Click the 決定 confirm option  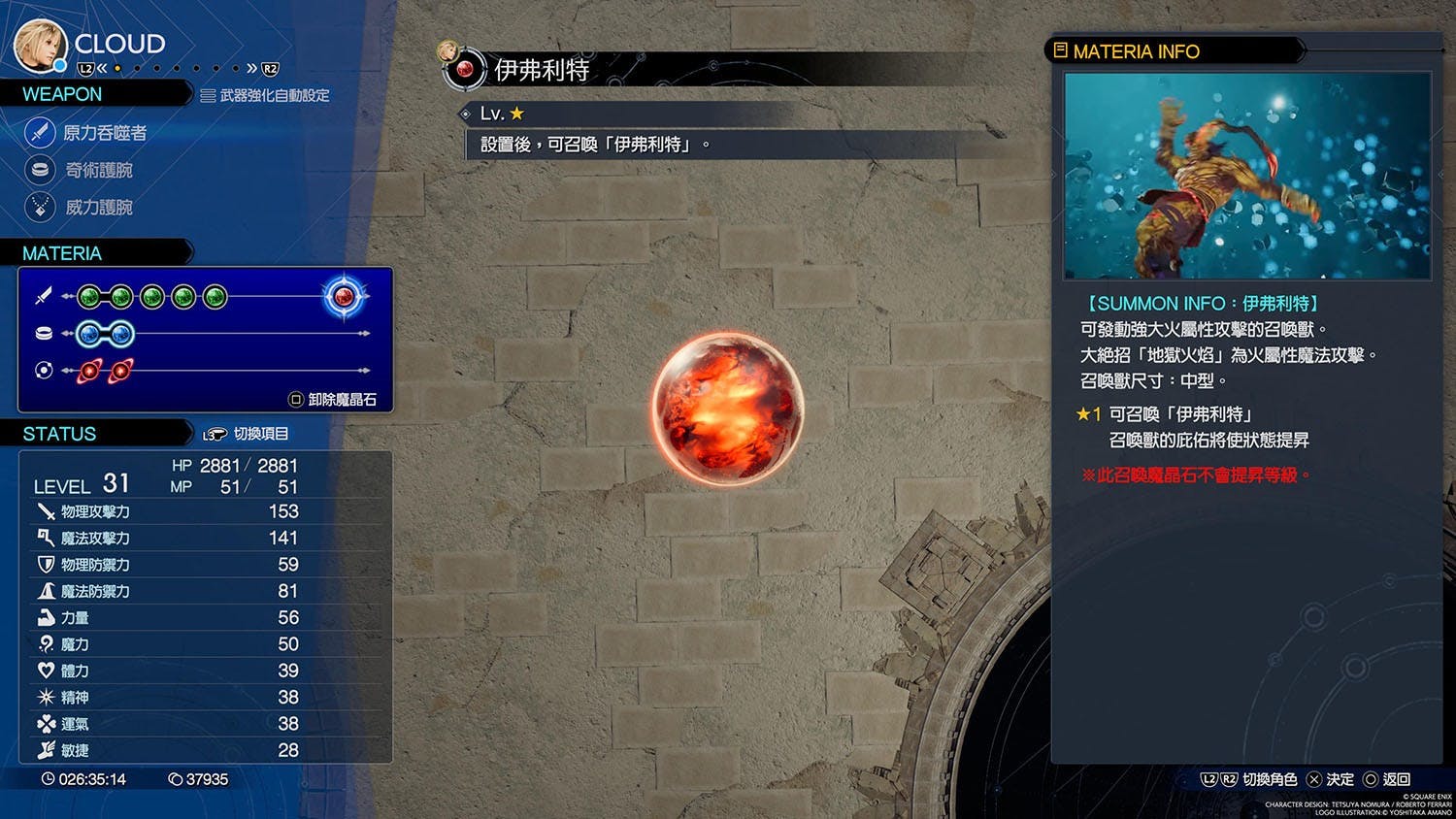1331,779
